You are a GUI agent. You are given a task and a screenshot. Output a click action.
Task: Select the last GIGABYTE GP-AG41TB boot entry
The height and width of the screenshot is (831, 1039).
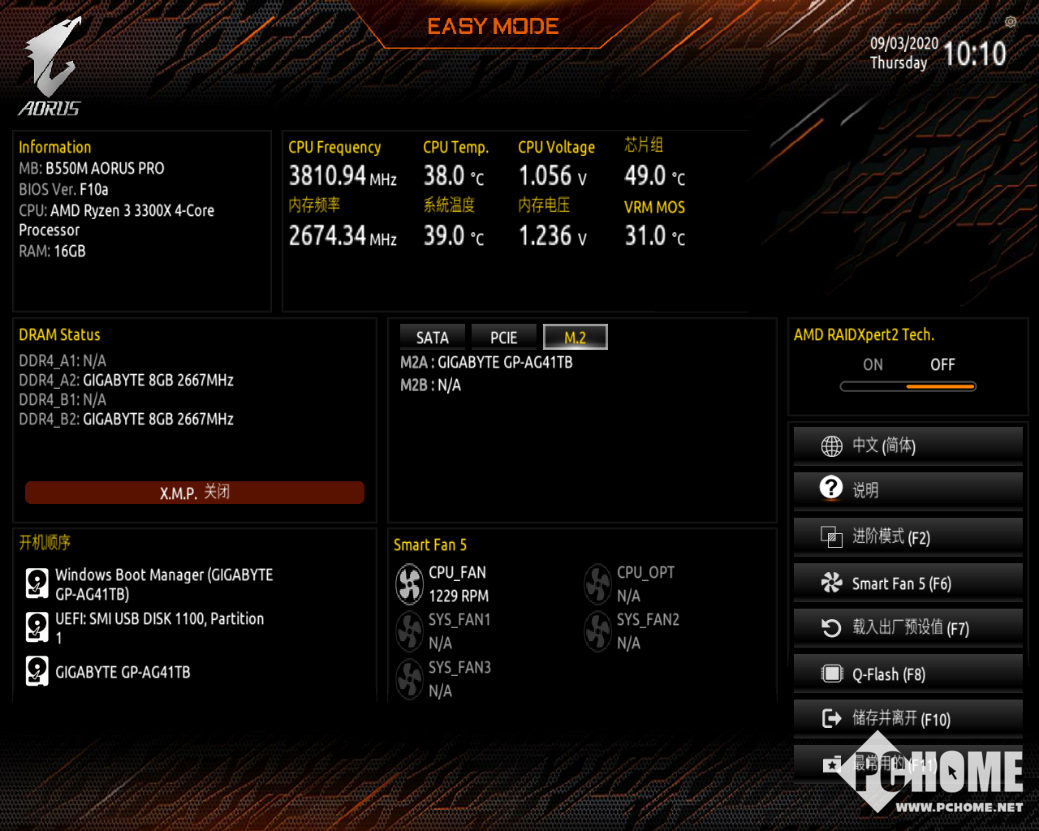pos(122,672)
